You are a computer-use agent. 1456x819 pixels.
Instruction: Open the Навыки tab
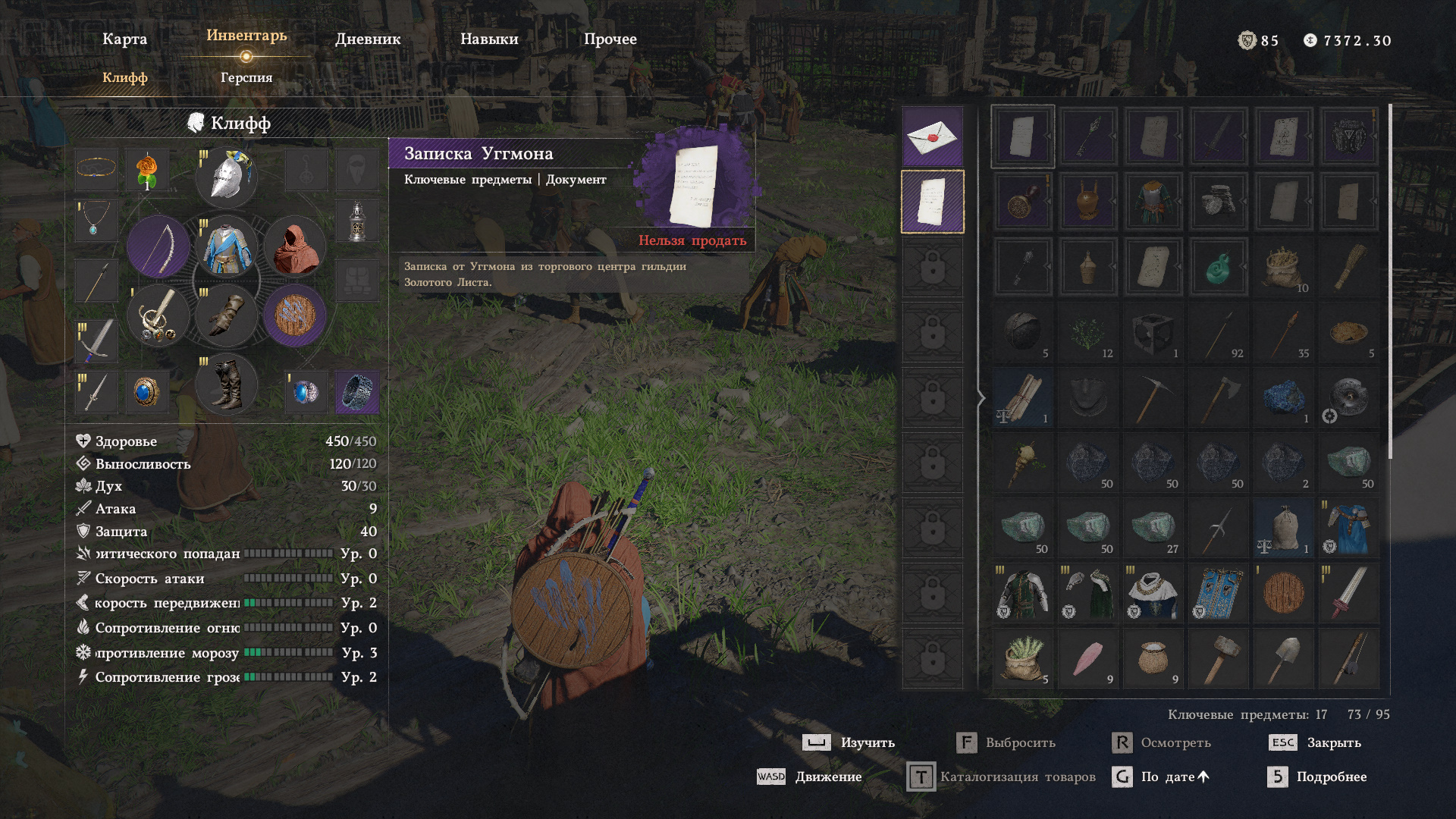tap(489, 39)
